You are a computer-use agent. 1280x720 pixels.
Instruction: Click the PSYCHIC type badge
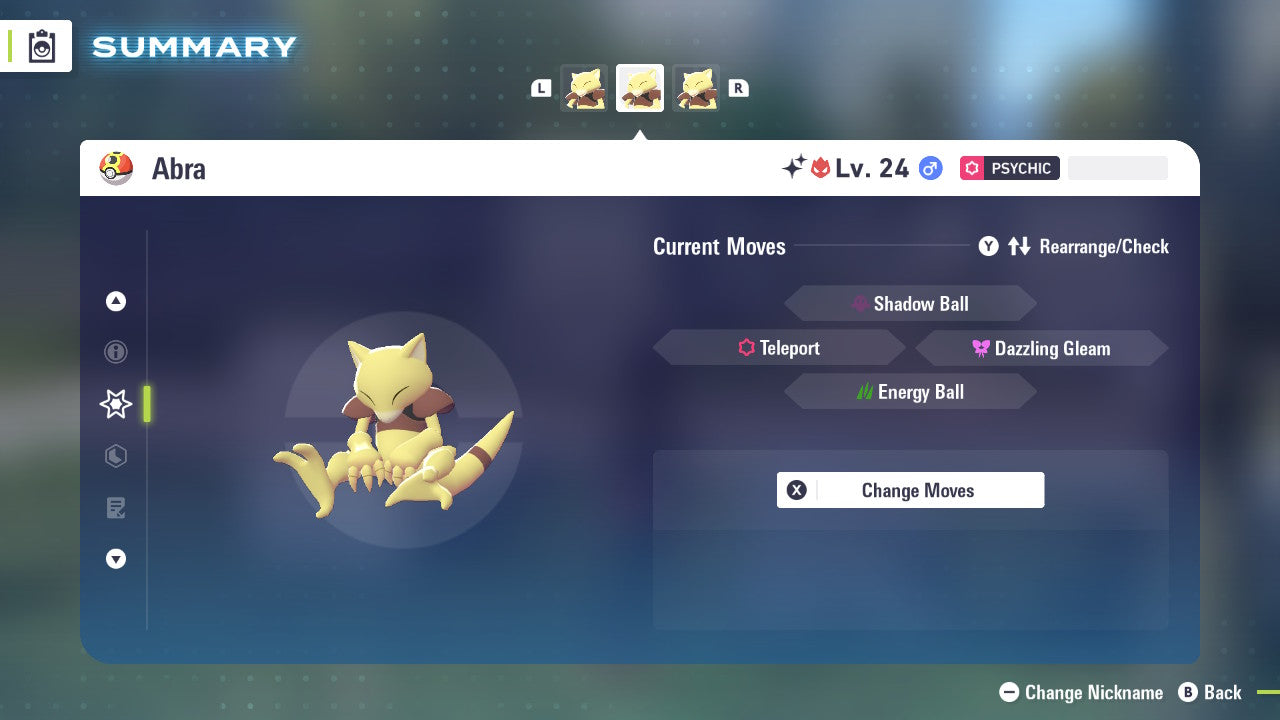(x=1009, y=168)
